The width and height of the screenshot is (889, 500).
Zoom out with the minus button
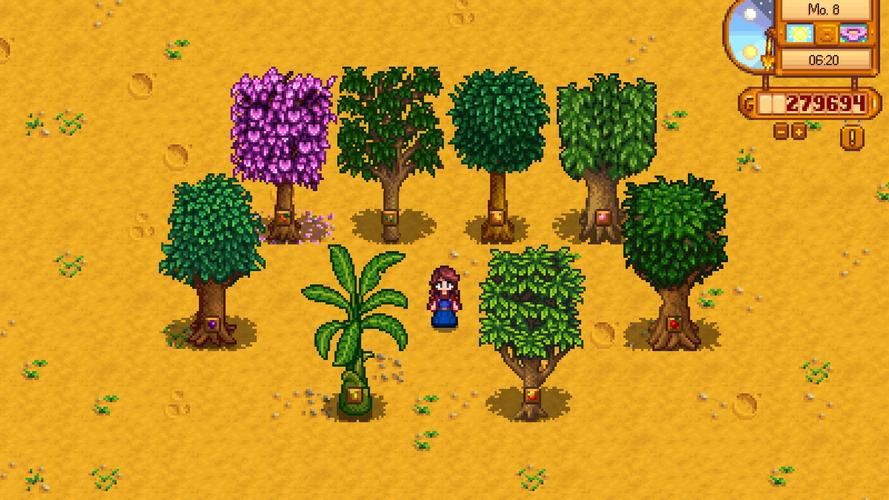(x=781, y=131)
